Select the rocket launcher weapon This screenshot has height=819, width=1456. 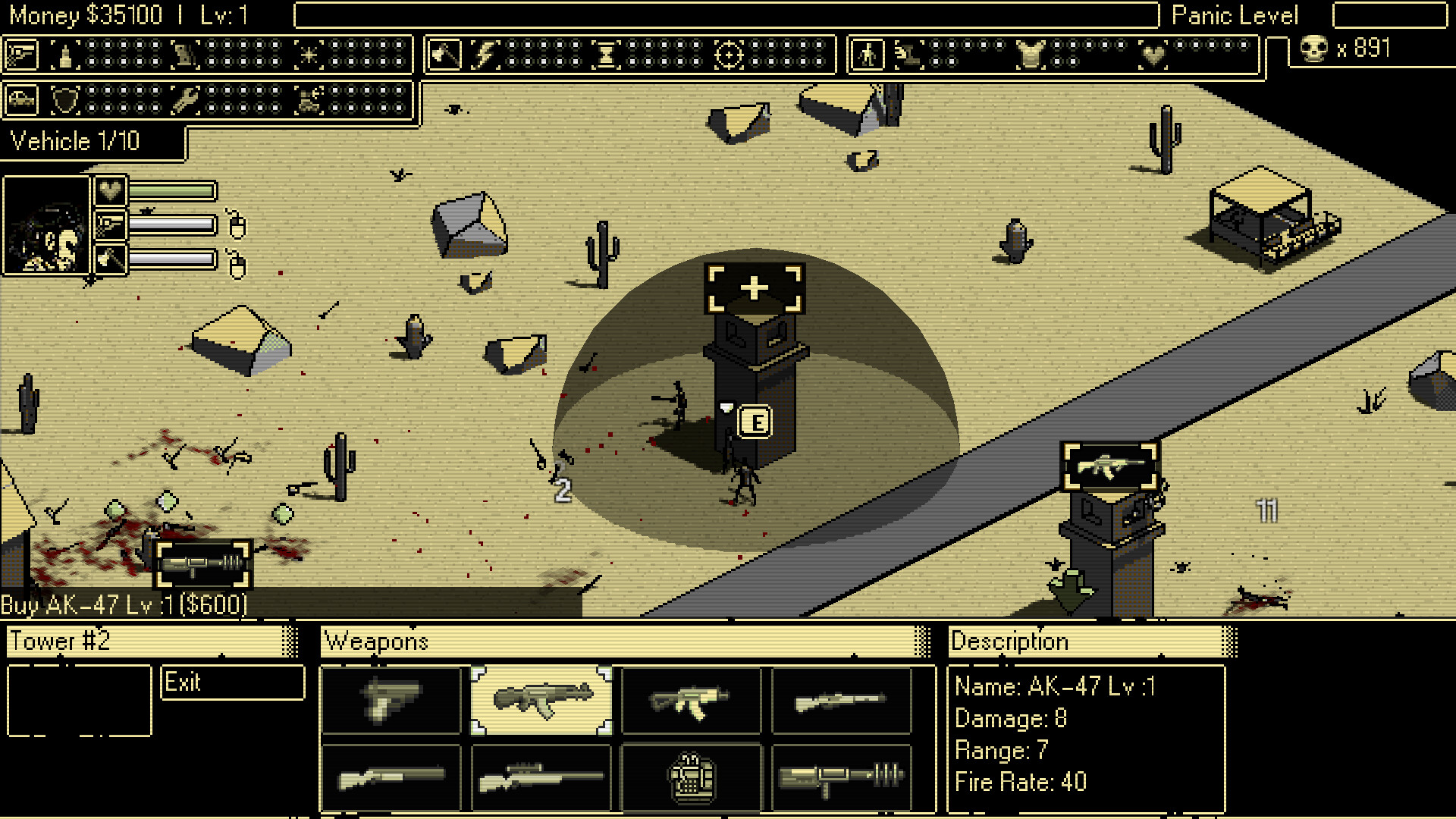click(842, 777)
